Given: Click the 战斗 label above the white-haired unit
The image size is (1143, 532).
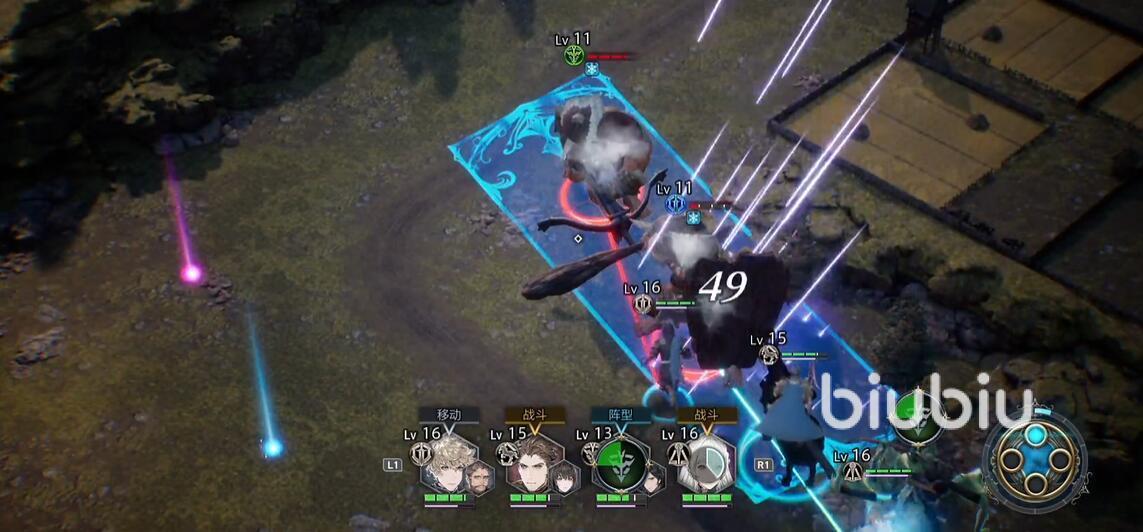Looking at the screenshot, I should [706, 414].
